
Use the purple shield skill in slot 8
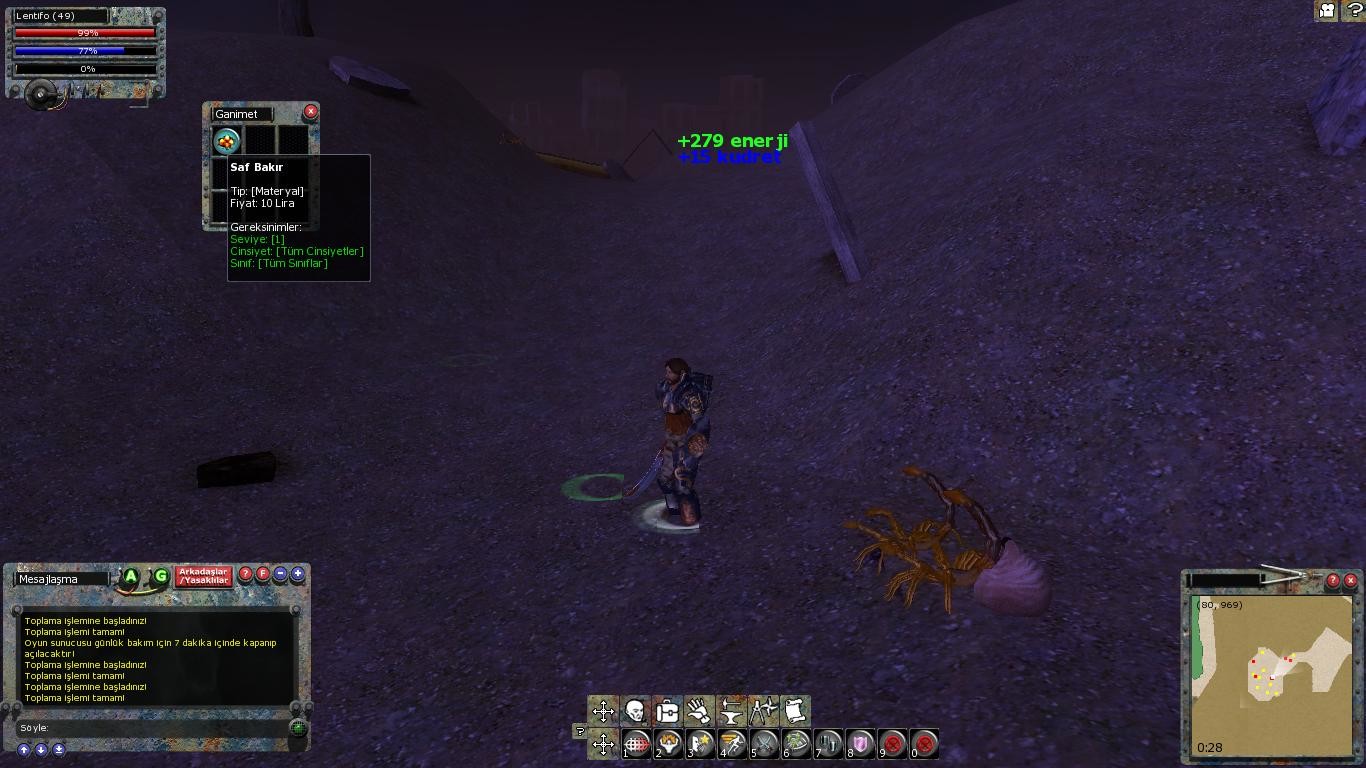tap(861, 744)
